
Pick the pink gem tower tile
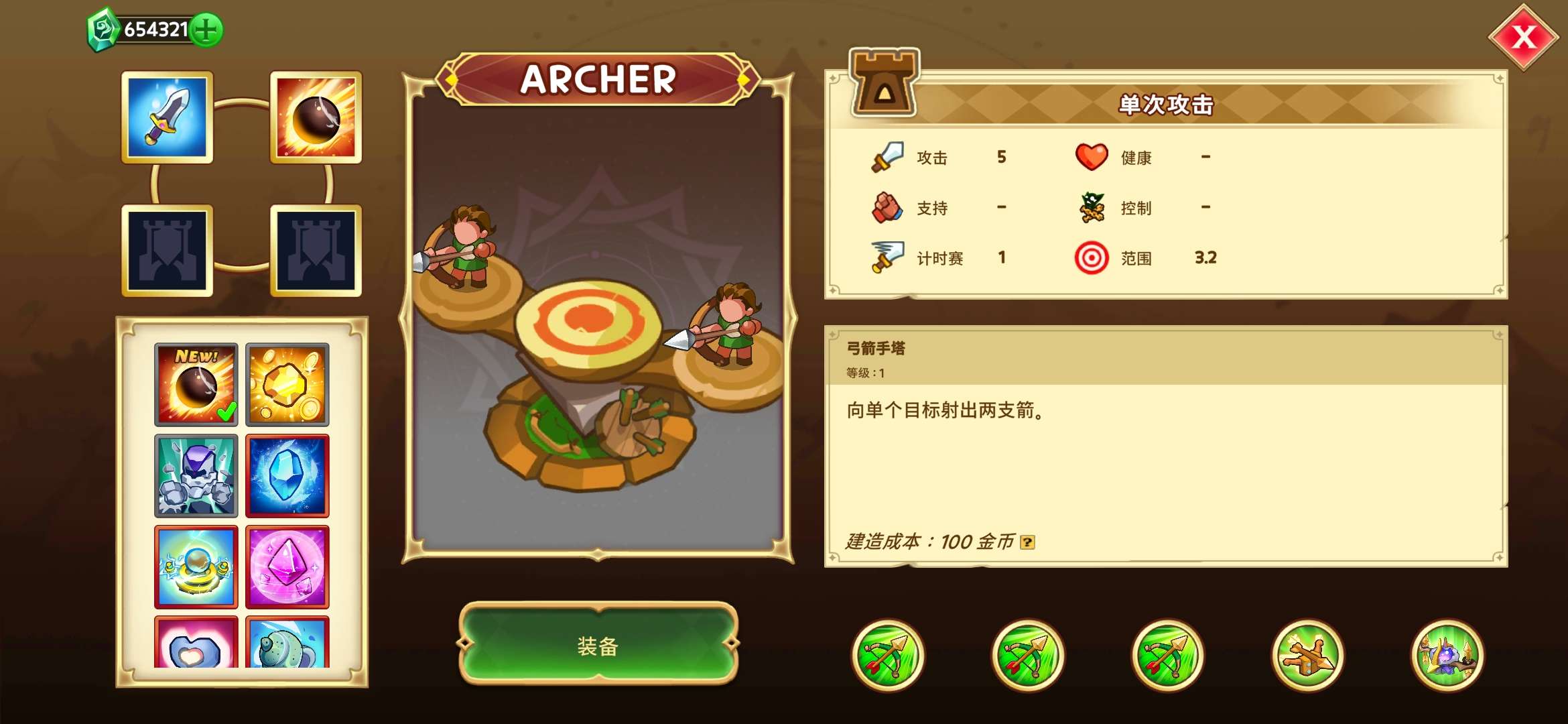coord(287,567)
